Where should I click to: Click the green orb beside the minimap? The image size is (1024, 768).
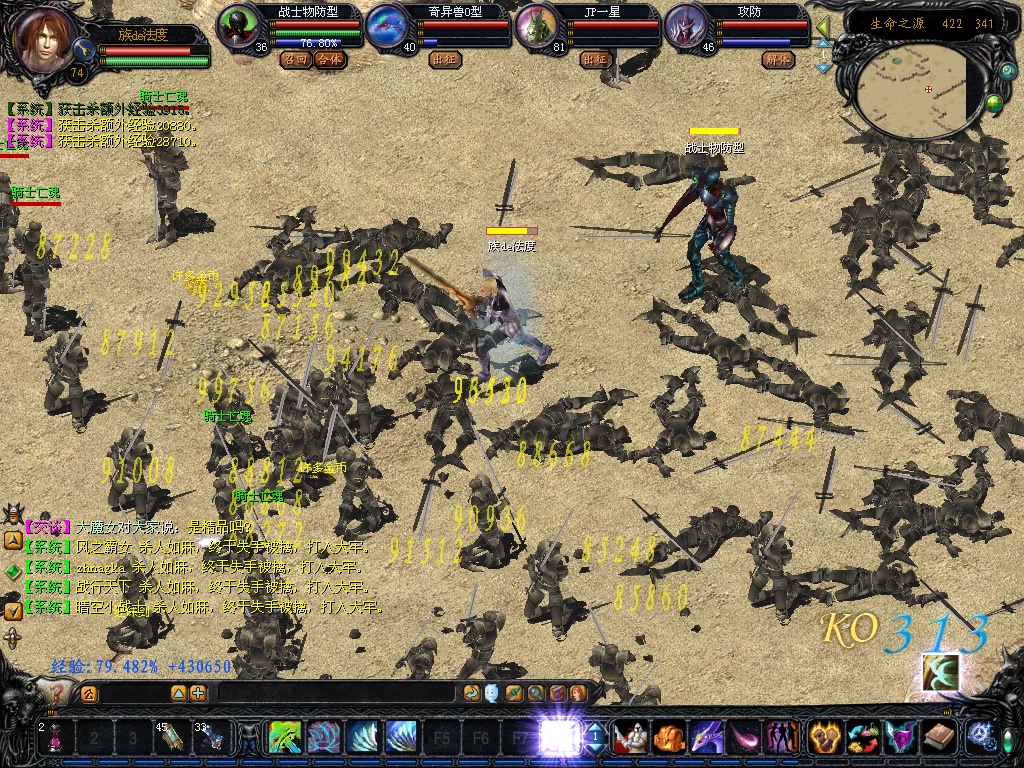[x=995, y=102]
